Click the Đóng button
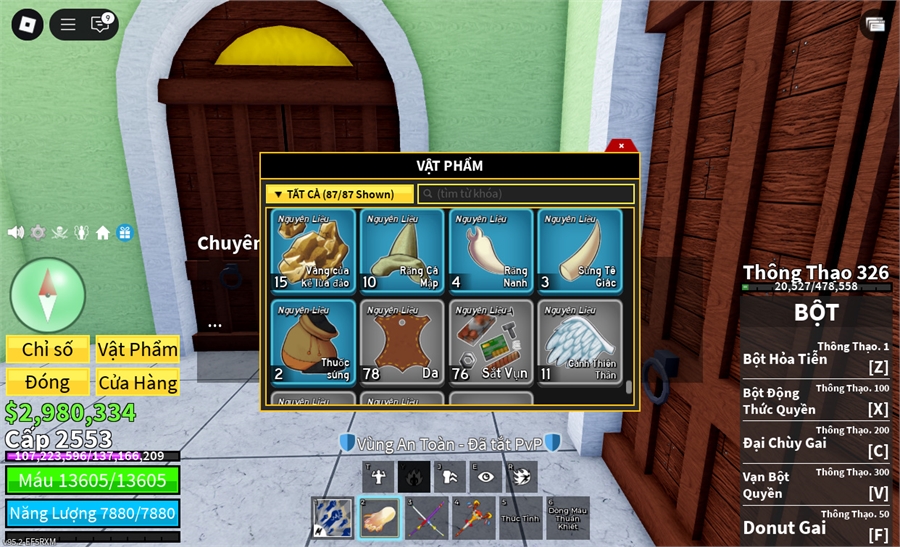 (x=48, y=382)
